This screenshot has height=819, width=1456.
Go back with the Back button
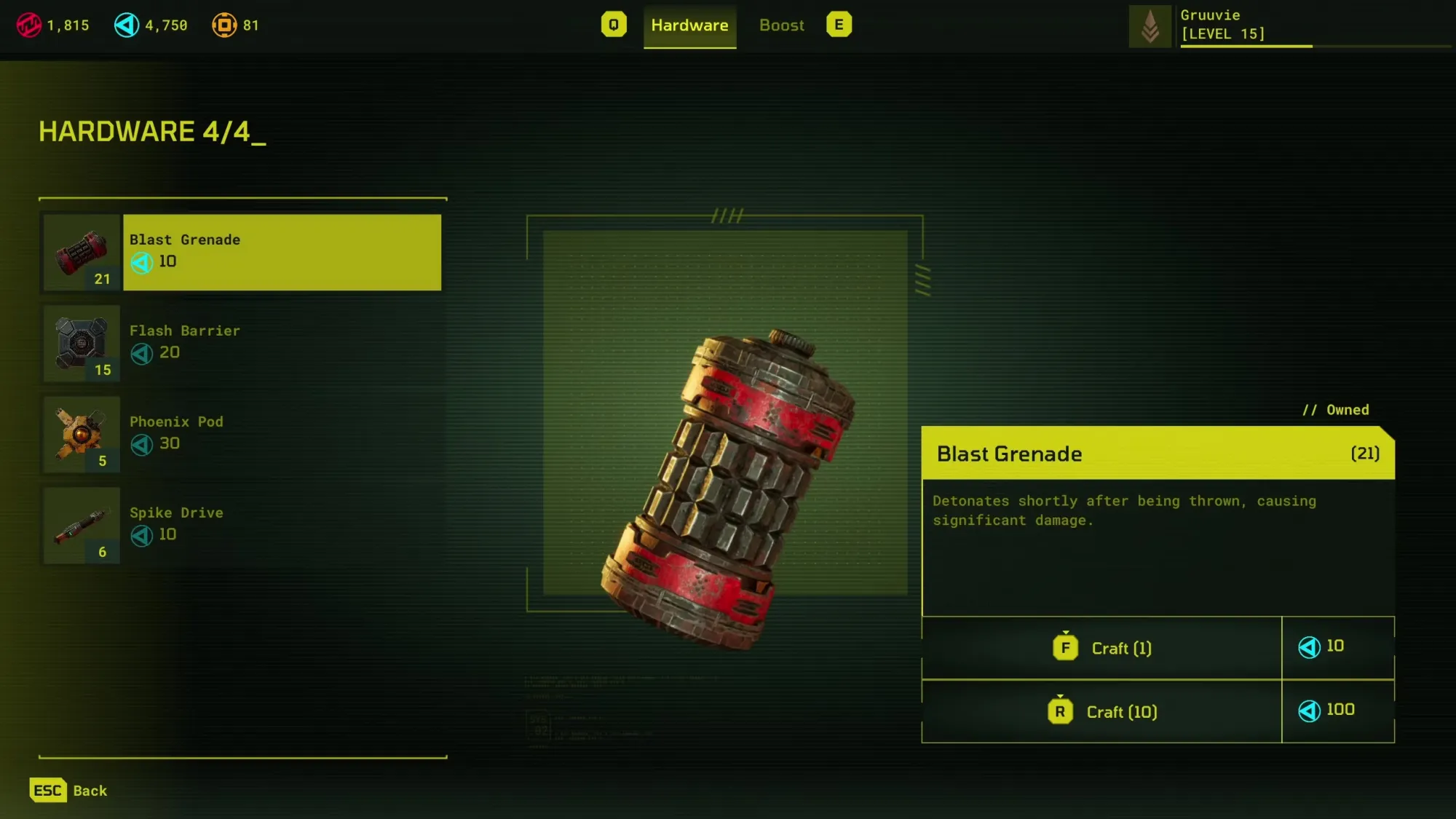[69, 791]
